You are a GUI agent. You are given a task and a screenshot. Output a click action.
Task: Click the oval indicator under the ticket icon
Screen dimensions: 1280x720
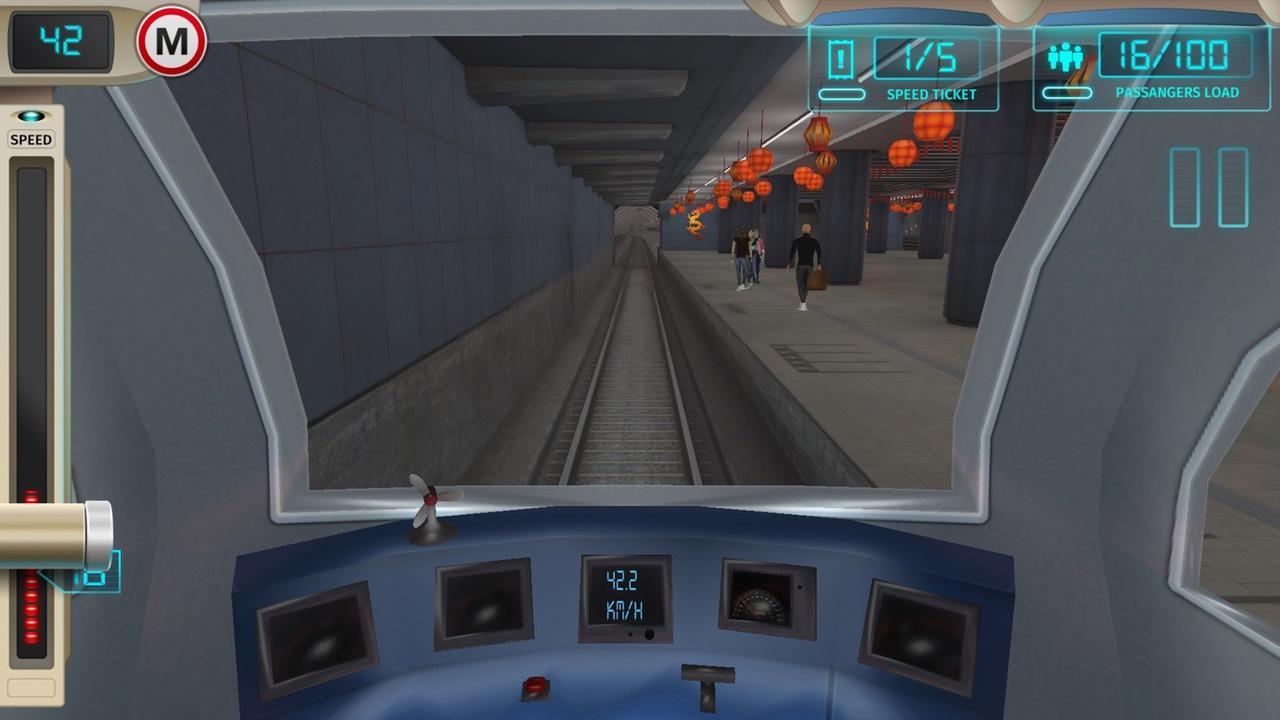[x=840, y=91]
